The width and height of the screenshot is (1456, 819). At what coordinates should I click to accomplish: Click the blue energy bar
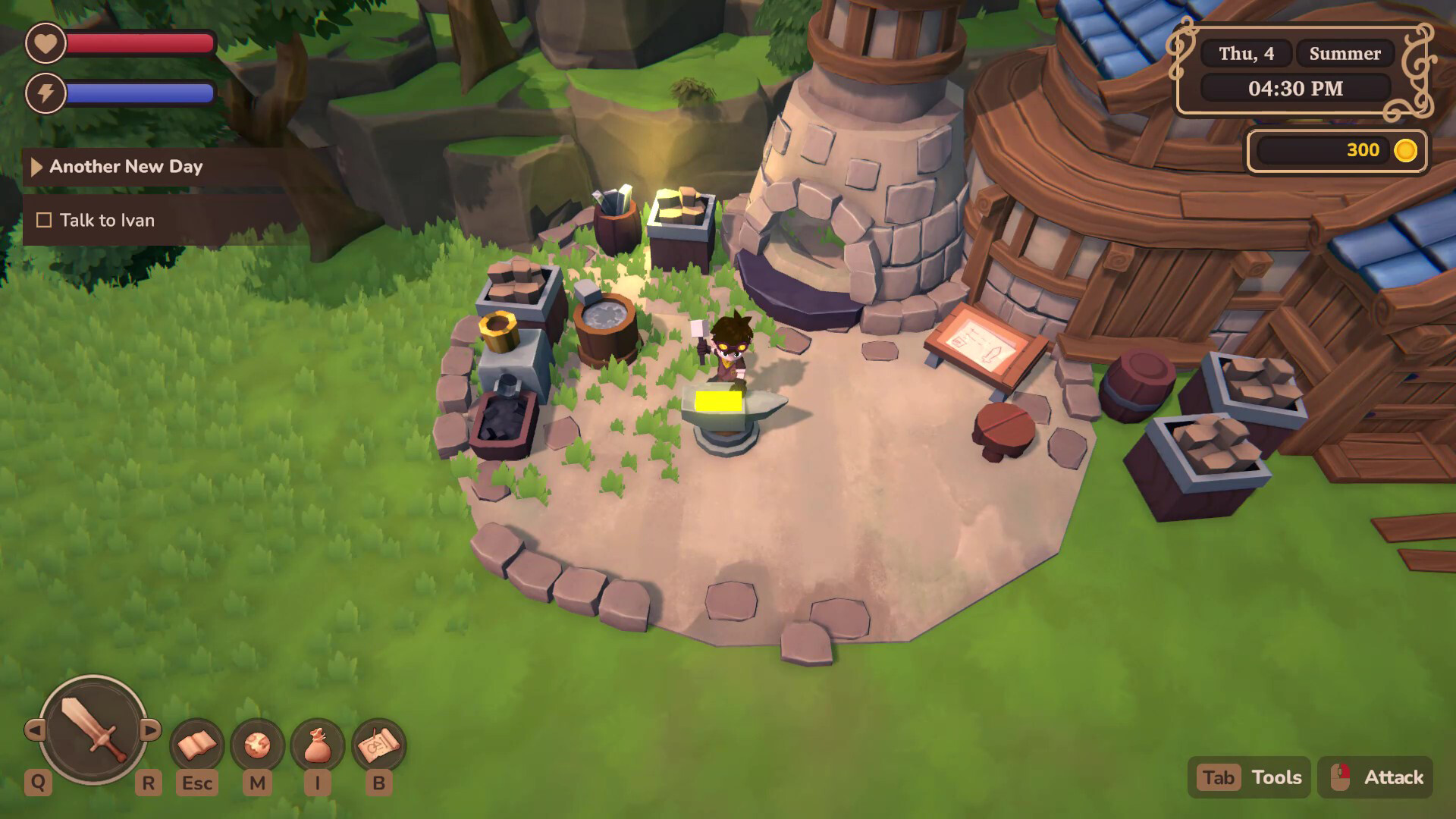pyautogui.click(x=140, y=93)
